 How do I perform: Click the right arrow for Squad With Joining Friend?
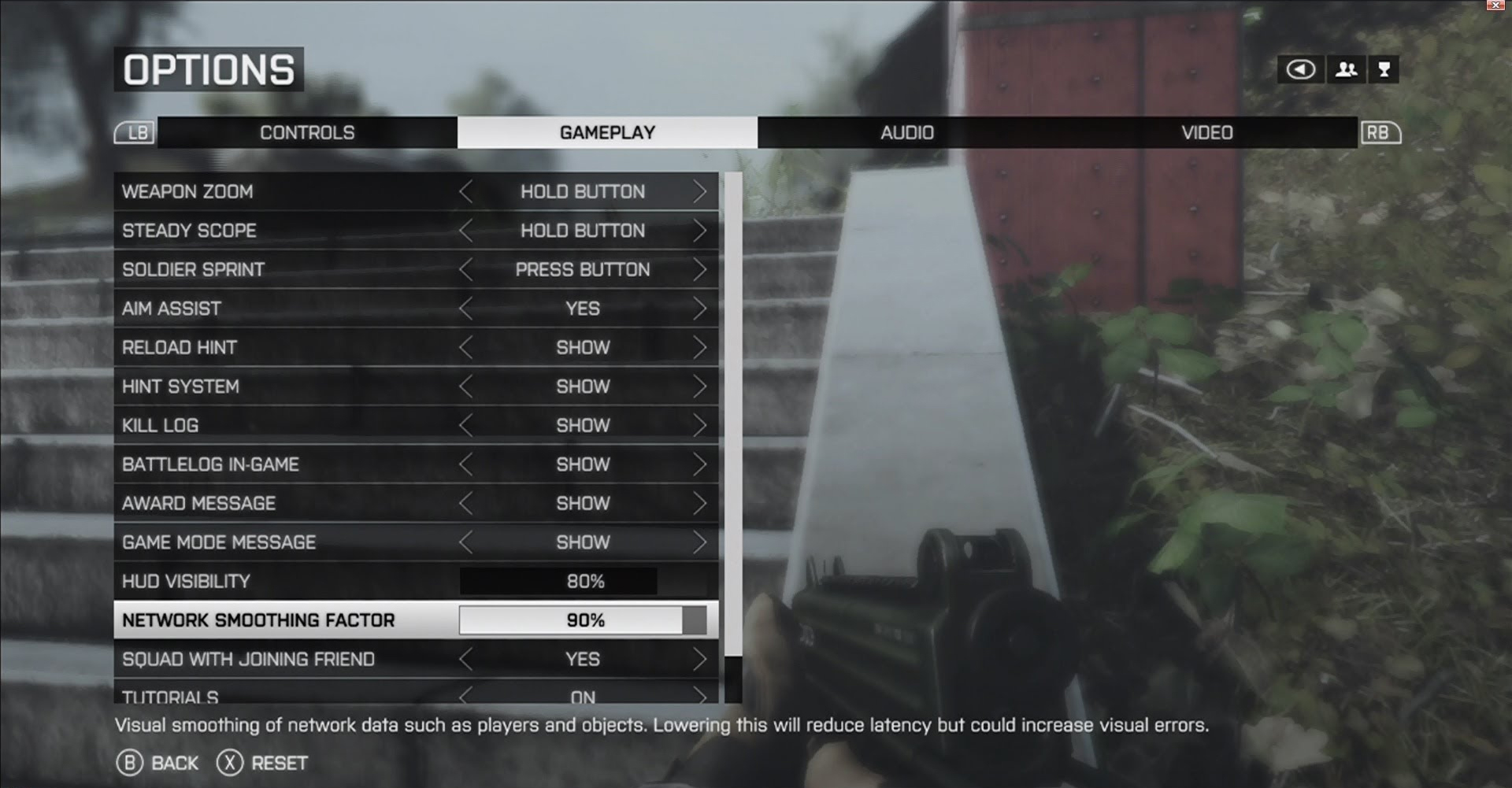[x=699, y=659]
